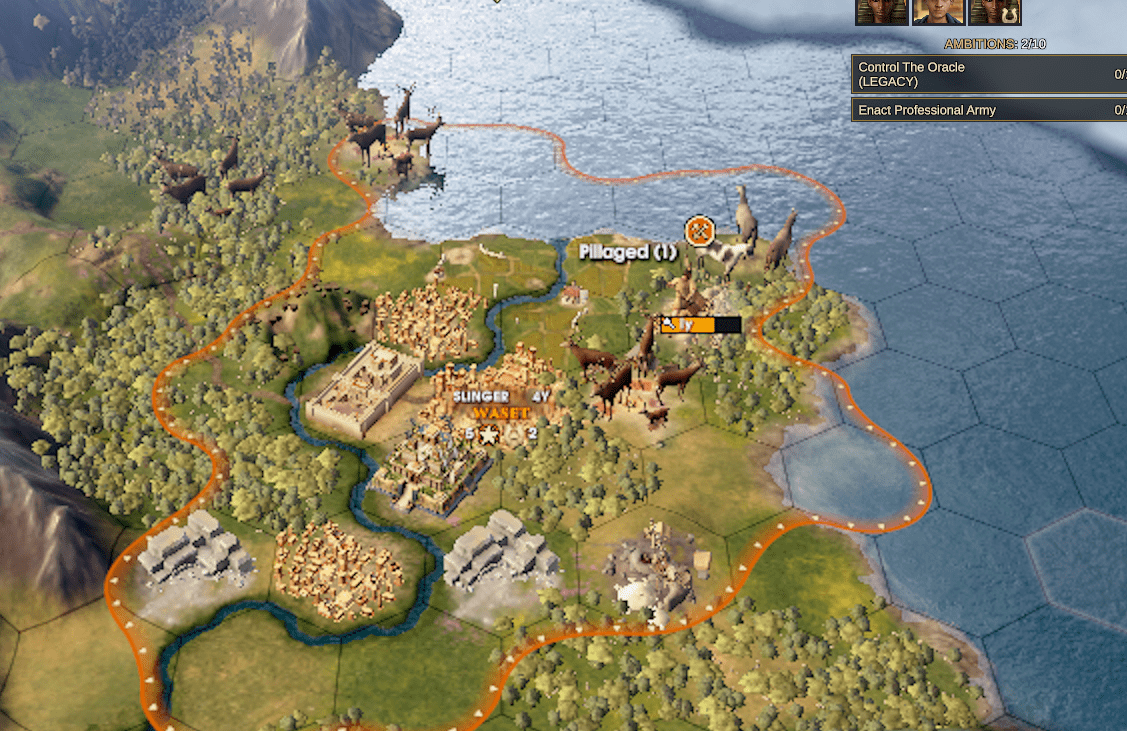Select the Waset city name banner

(x=500, y=413)
